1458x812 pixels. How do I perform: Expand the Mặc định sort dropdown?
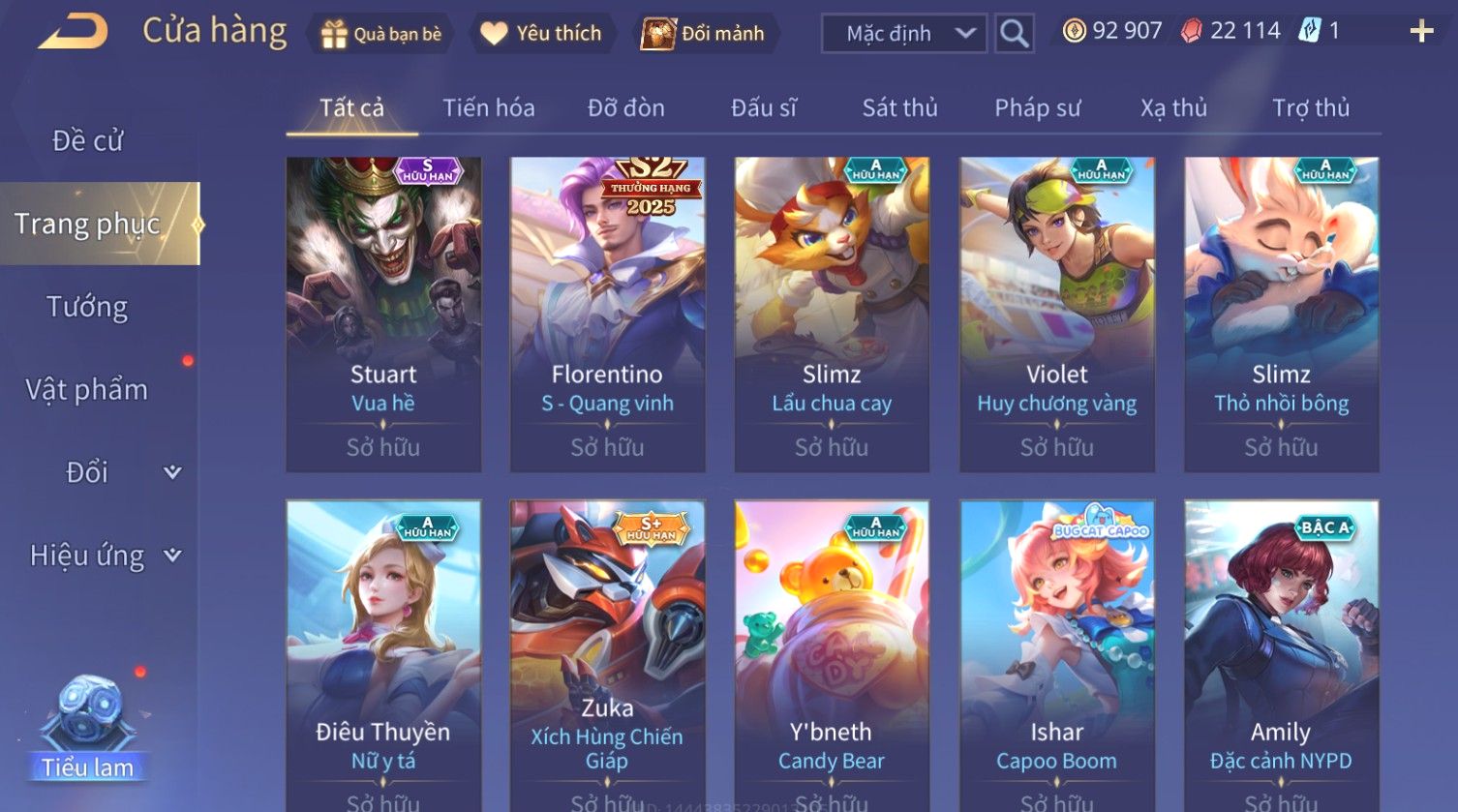click(904, 34)
